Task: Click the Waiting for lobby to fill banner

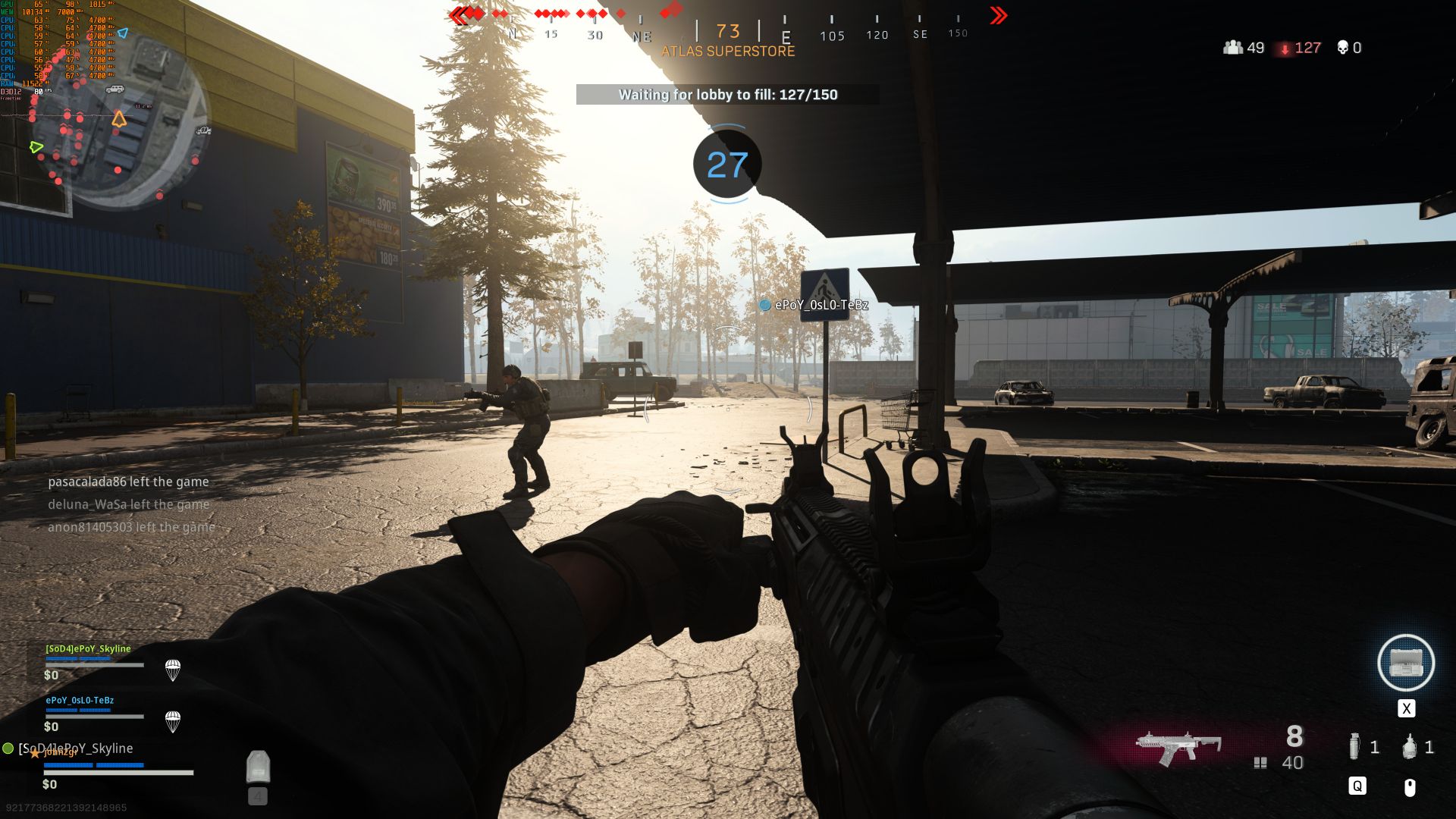Action: 727,95
